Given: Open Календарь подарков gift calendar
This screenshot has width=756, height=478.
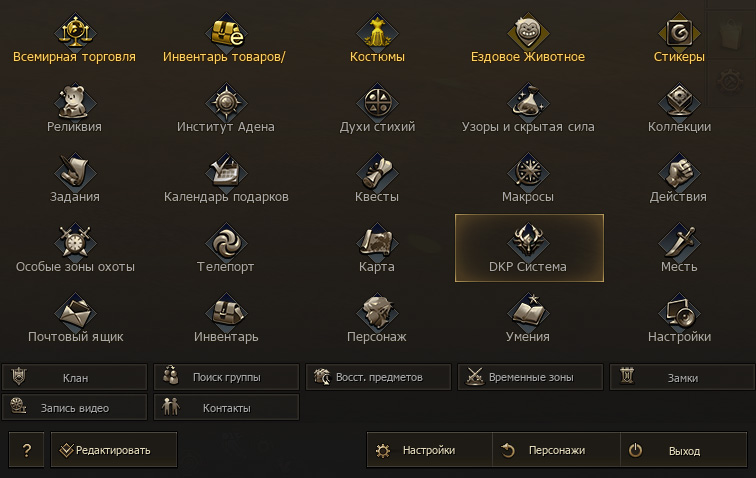Looking at the screenshot, I should [225, 181].
